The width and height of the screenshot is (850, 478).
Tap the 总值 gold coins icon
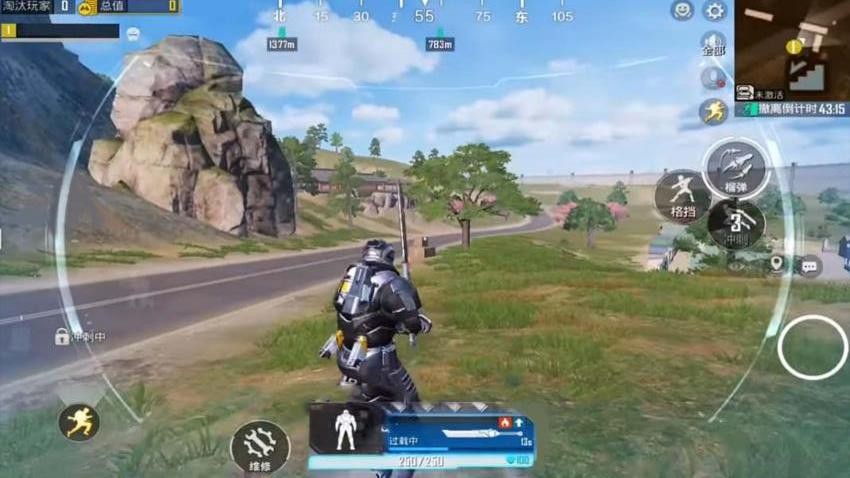87,8
